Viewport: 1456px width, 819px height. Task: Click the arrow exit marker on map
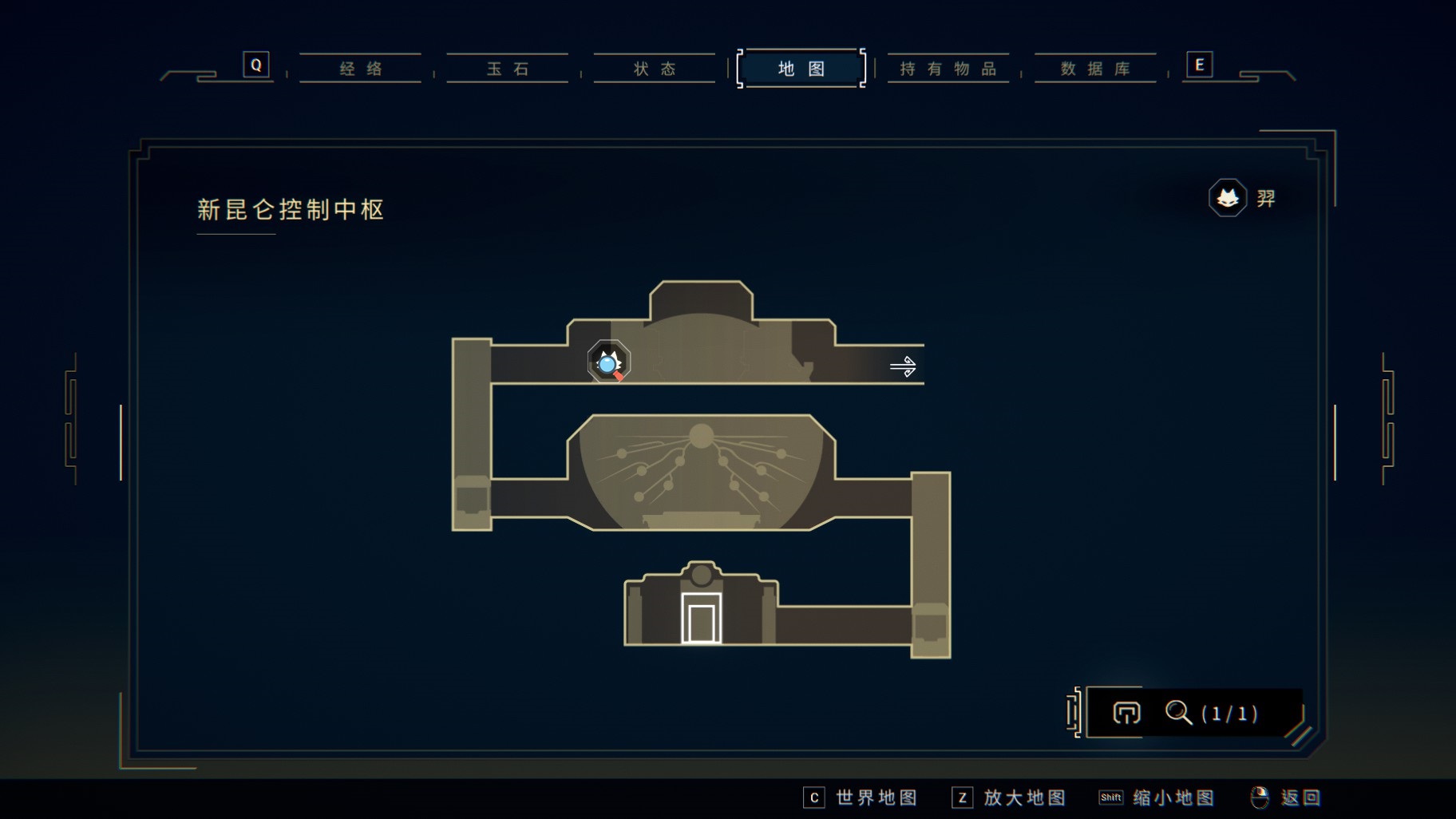903,366
